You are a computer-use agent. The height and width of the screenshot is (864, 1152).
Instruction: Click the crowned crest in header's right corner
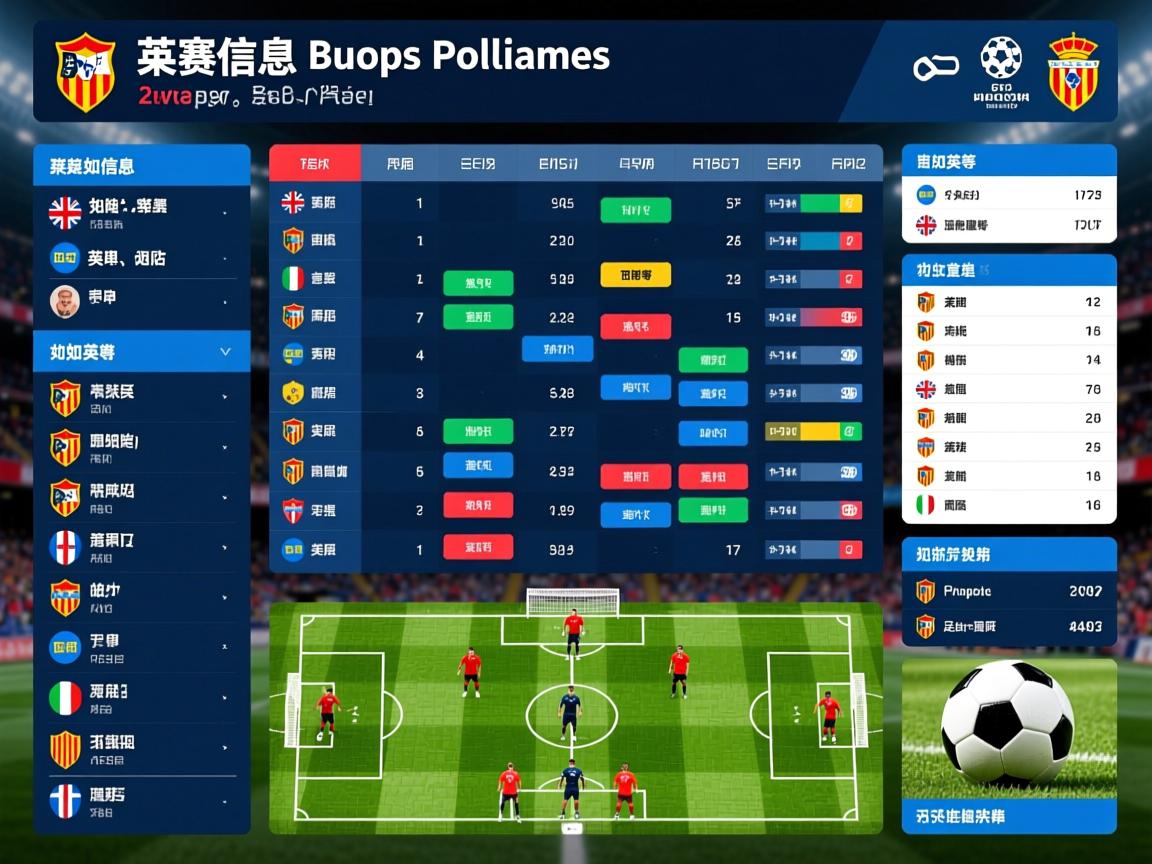click(1073, 71)
